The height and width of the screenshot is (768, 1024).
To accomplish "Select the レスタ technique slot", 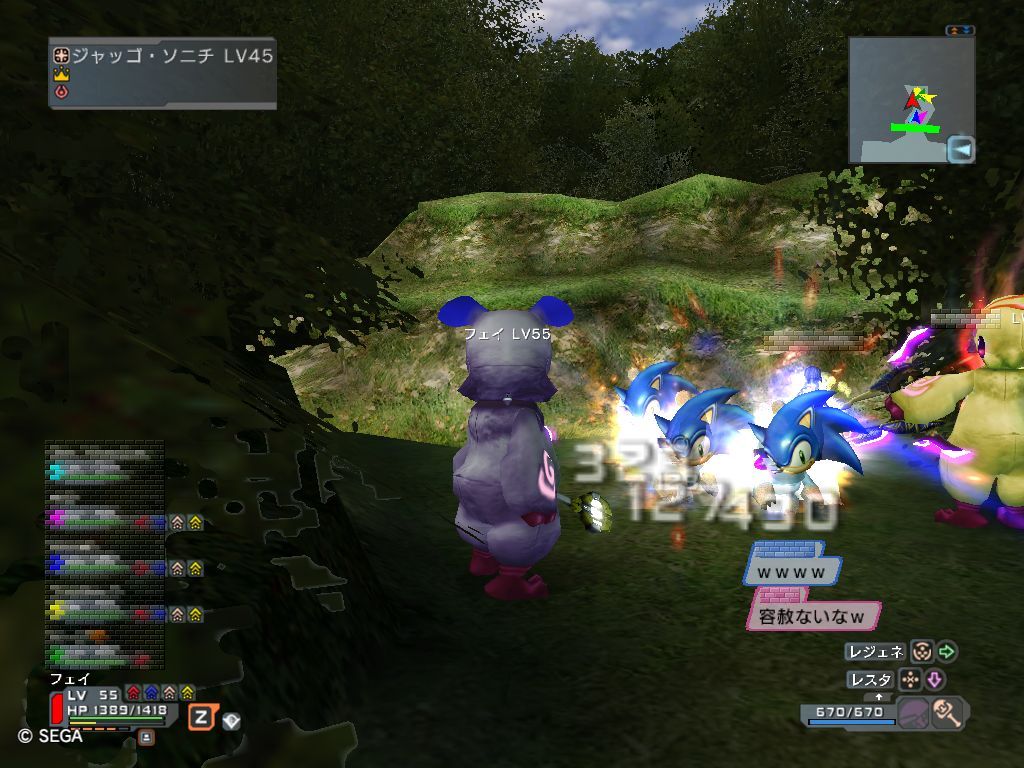I will click(870, 680).
